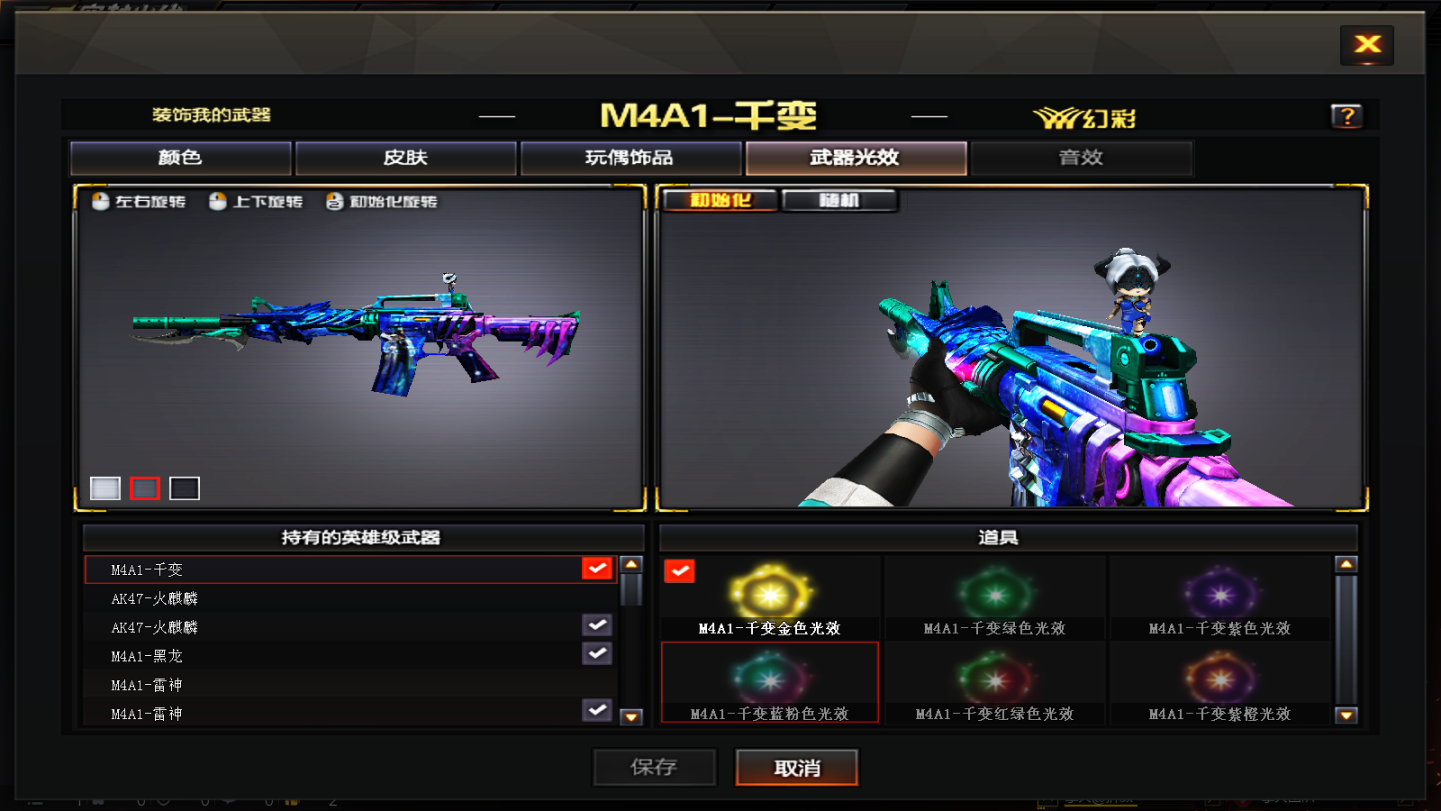Click the 初始化 reset button
This screenshot has height=811, width=1441.
point(720,200)
